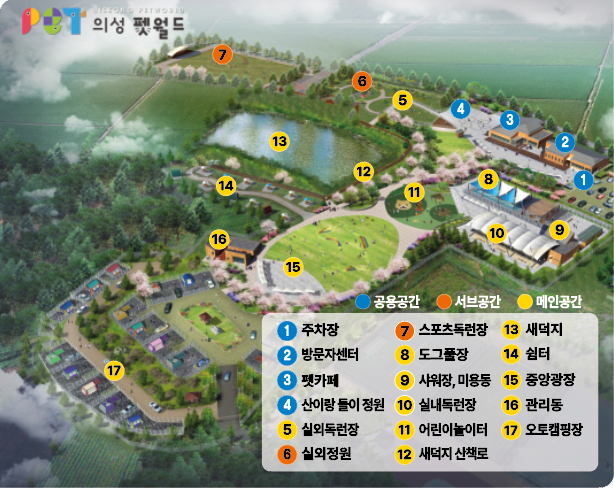Click marker 15 on the central plaza
The width and height of the screenshot is (614, 488).
click(x=293, y=267)
